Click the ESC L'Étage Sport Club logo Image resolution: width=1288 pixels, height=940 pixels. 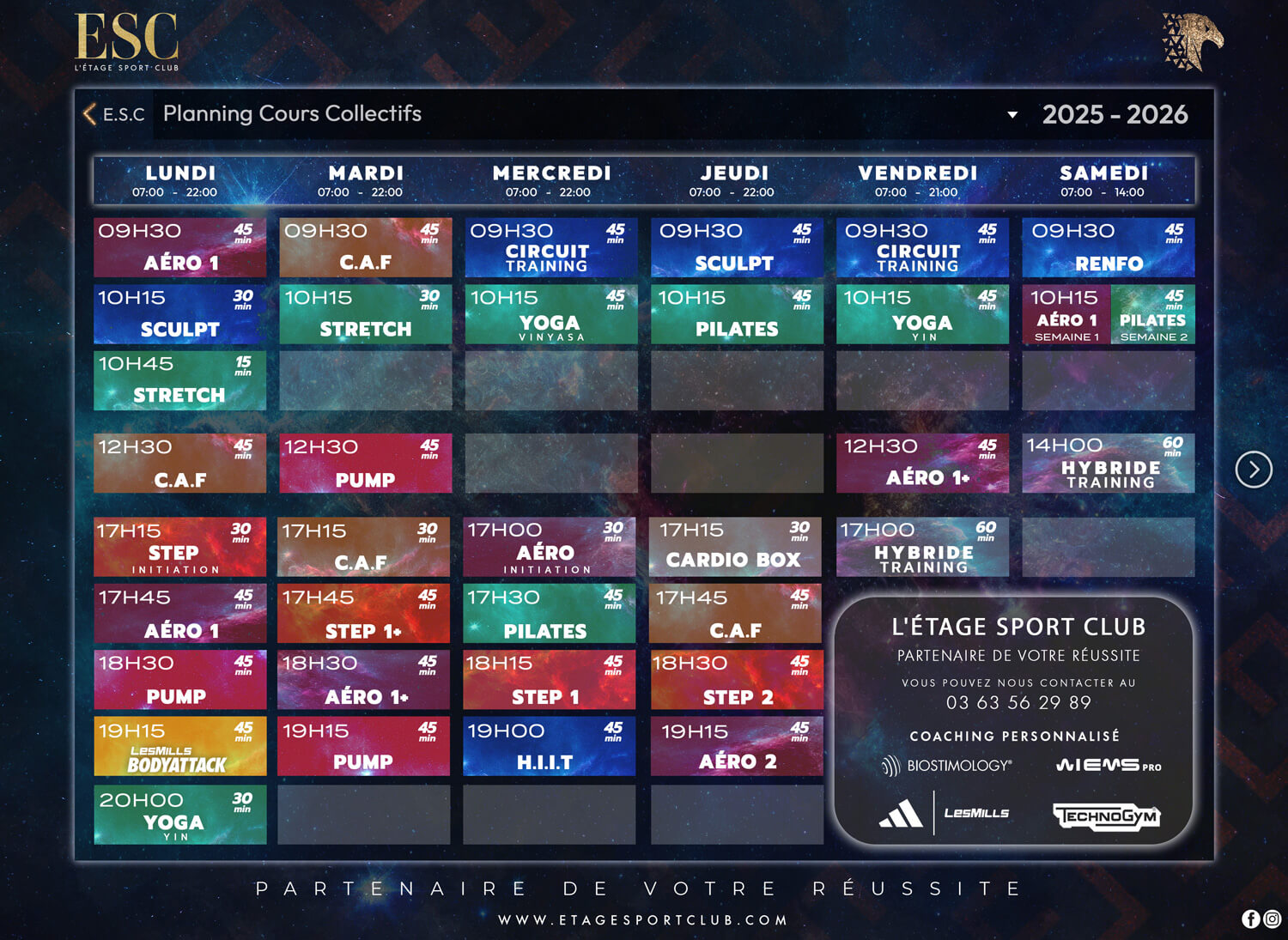127,41
